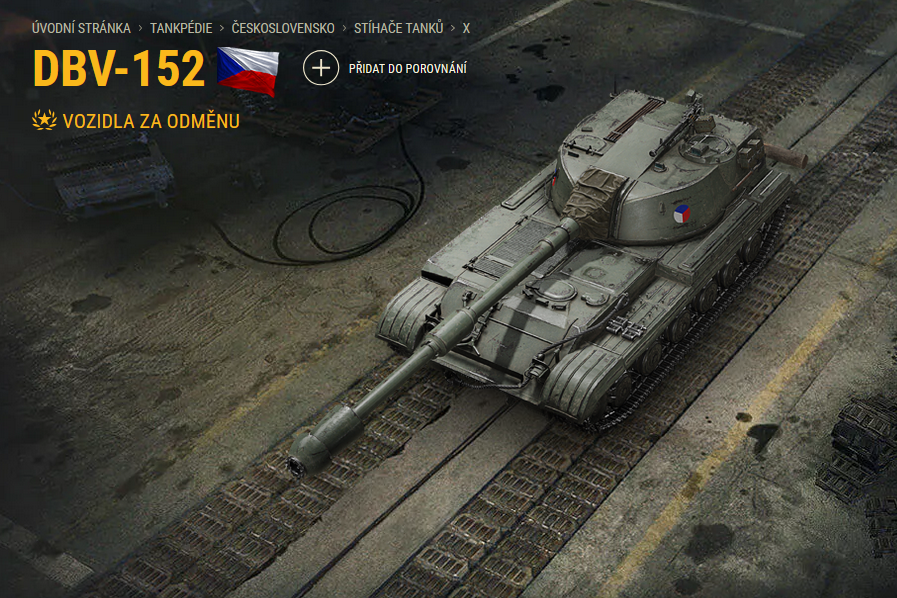Viewport: 897px width, 598px height.
Task: Open the Tankpédie breadcrumb link
Action: pos(181,28)
